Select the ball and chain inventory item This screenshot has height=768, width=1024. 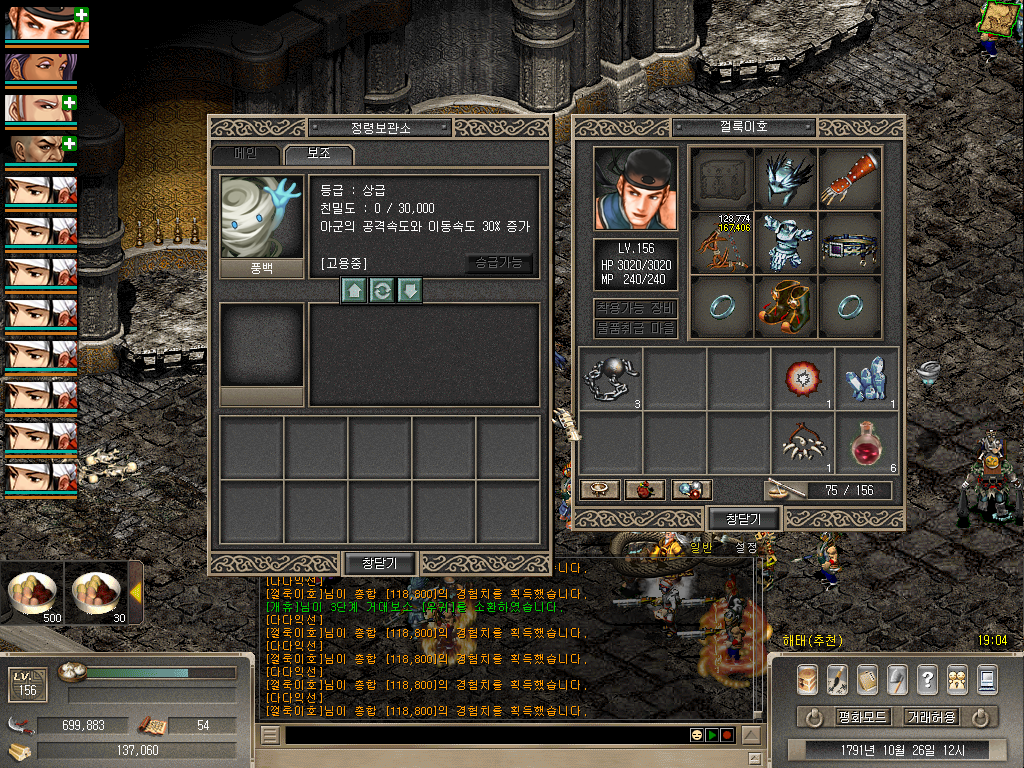tap(610, 378)
